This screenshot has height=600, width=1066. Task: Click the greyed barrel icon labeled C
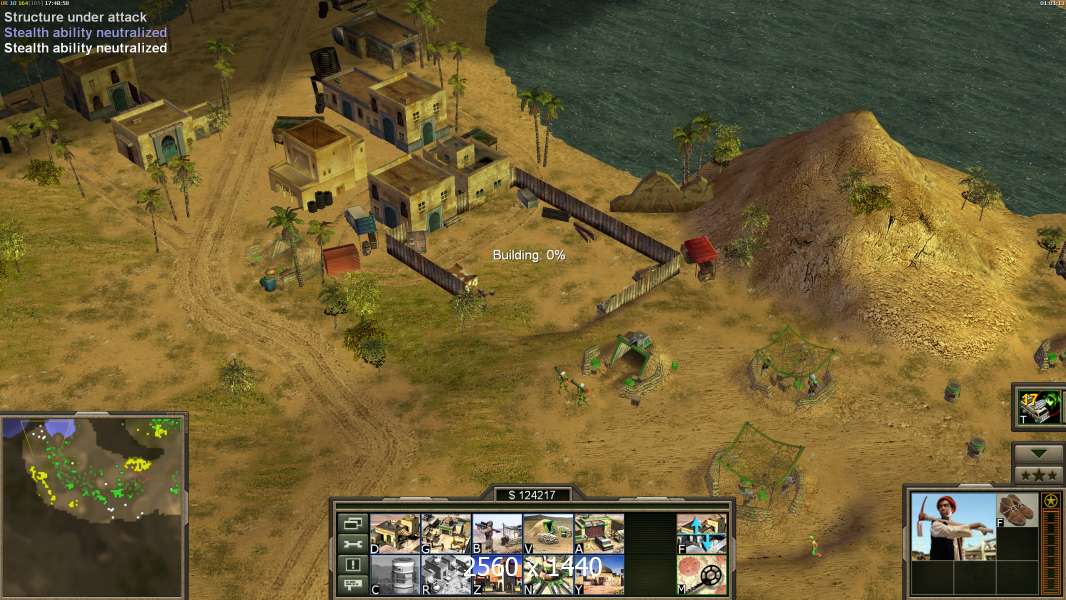pyautogui.click(x=395, y=574)
